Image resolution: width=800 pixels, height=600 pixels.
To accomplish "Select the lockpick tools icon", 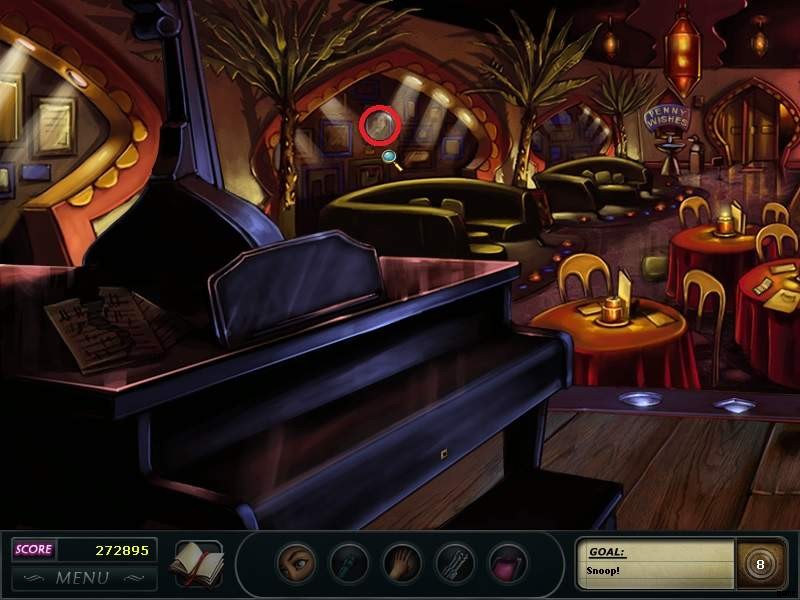I will point(455,564).
